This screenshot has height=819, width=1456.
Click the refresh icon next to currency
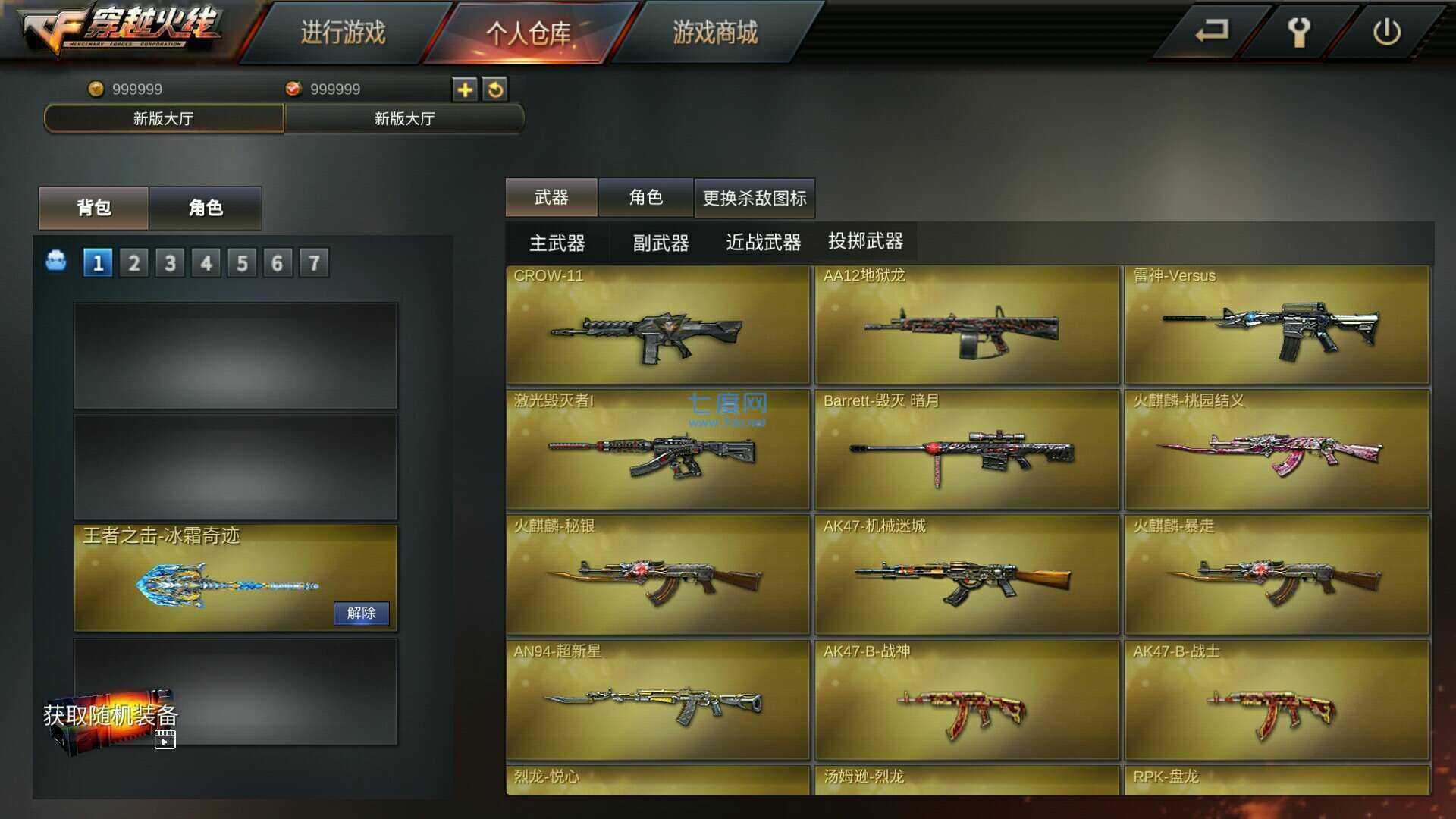coord(497,89)
